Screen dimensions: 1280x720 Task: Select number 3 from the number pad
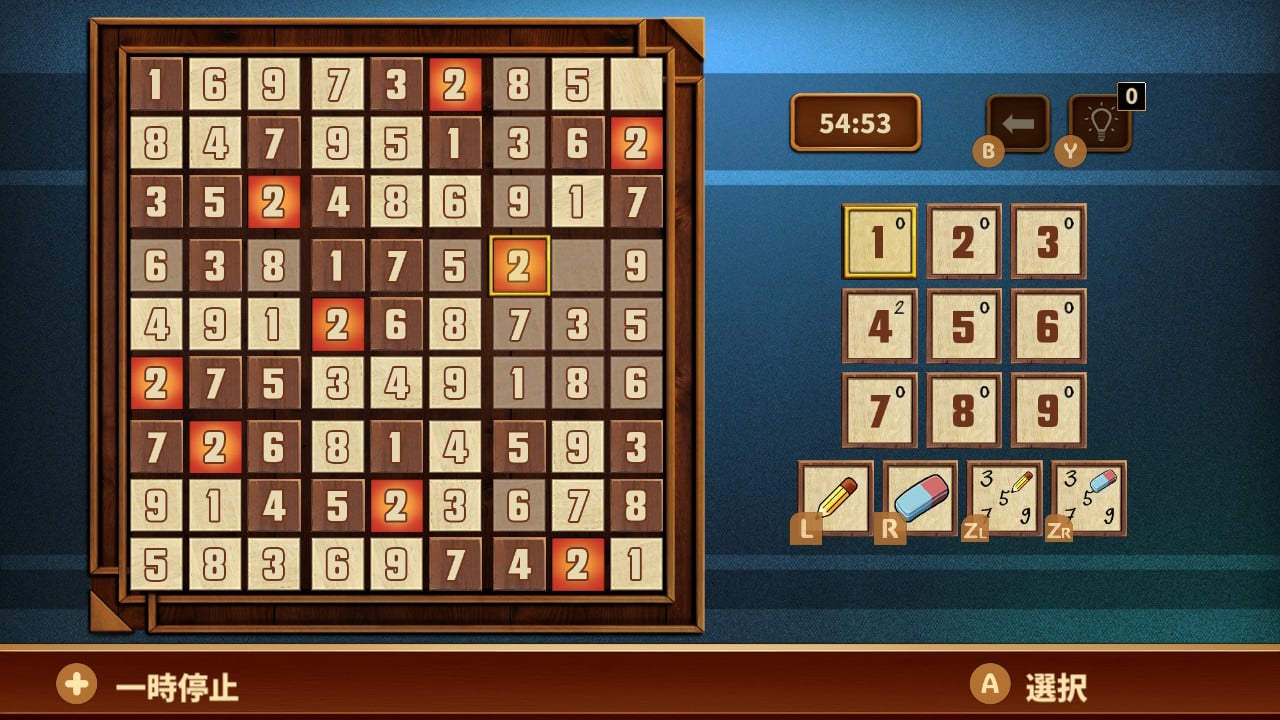coord(1046,240)
